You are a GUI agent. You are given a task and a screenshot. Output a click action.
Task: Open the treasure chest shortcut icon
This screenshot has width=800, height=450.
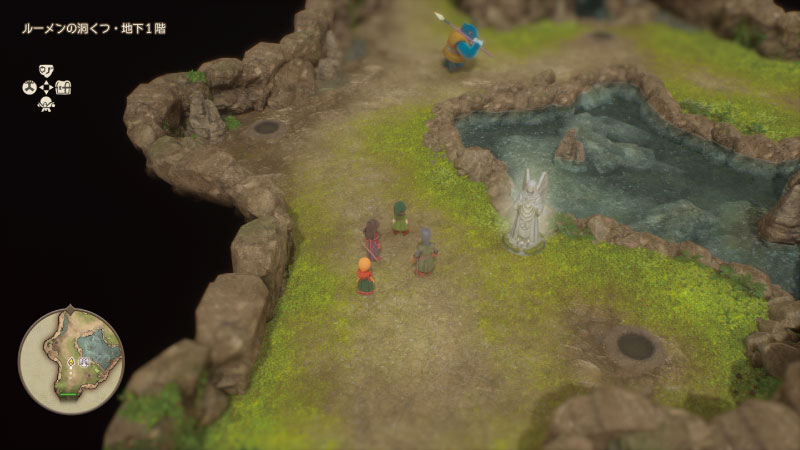[x=63, y=87]
